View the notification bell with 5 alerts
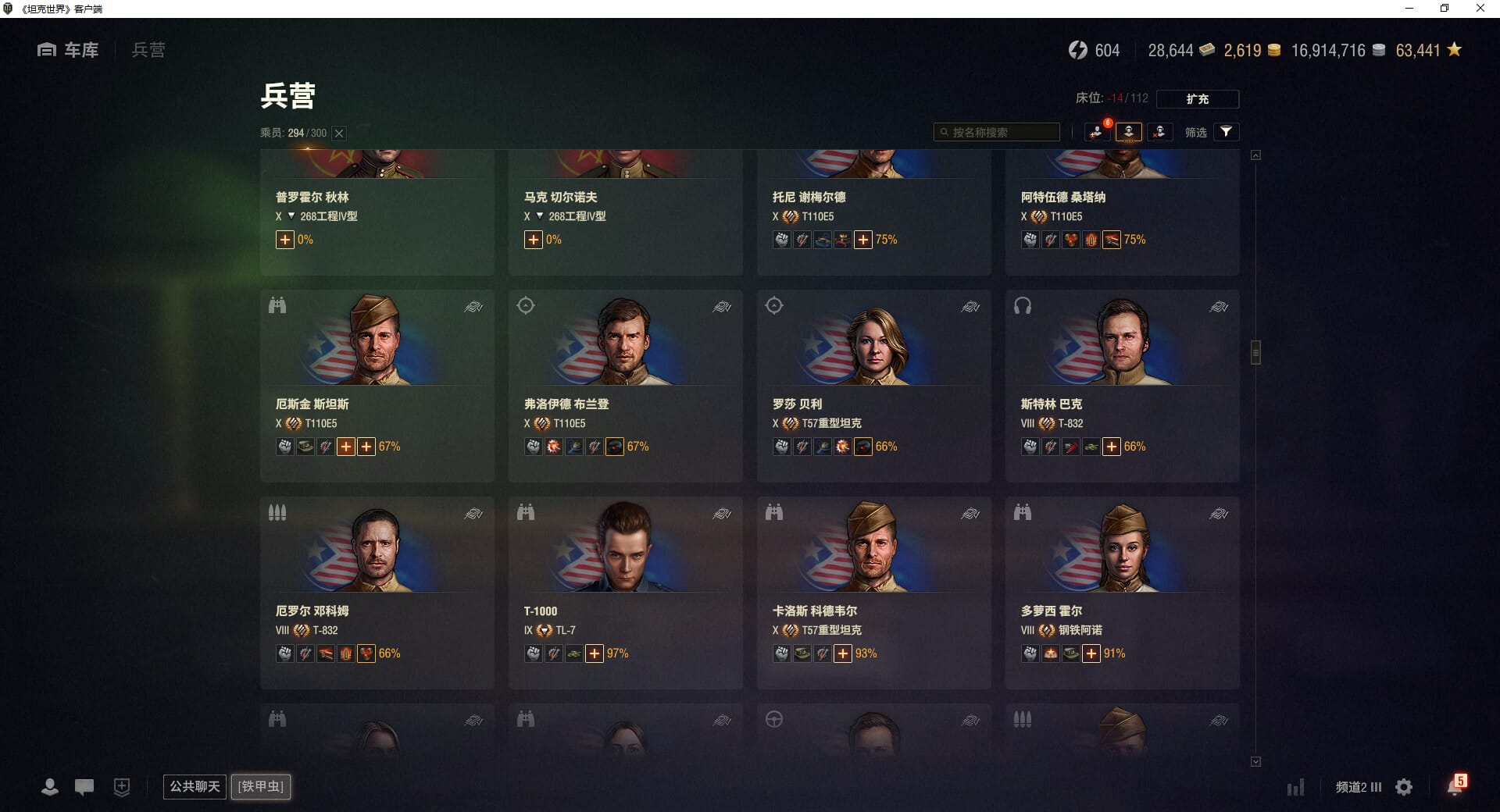 pos(1455,785)
